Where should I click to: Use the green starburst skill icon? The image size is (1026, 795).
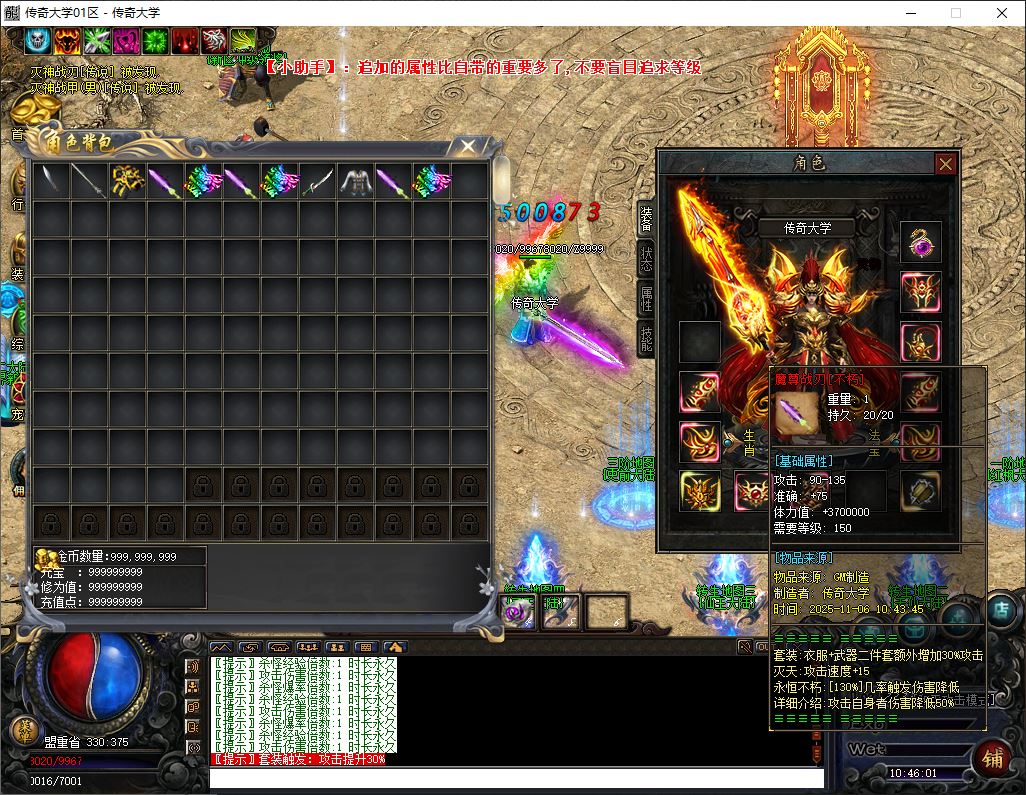(x=155, y=41)
